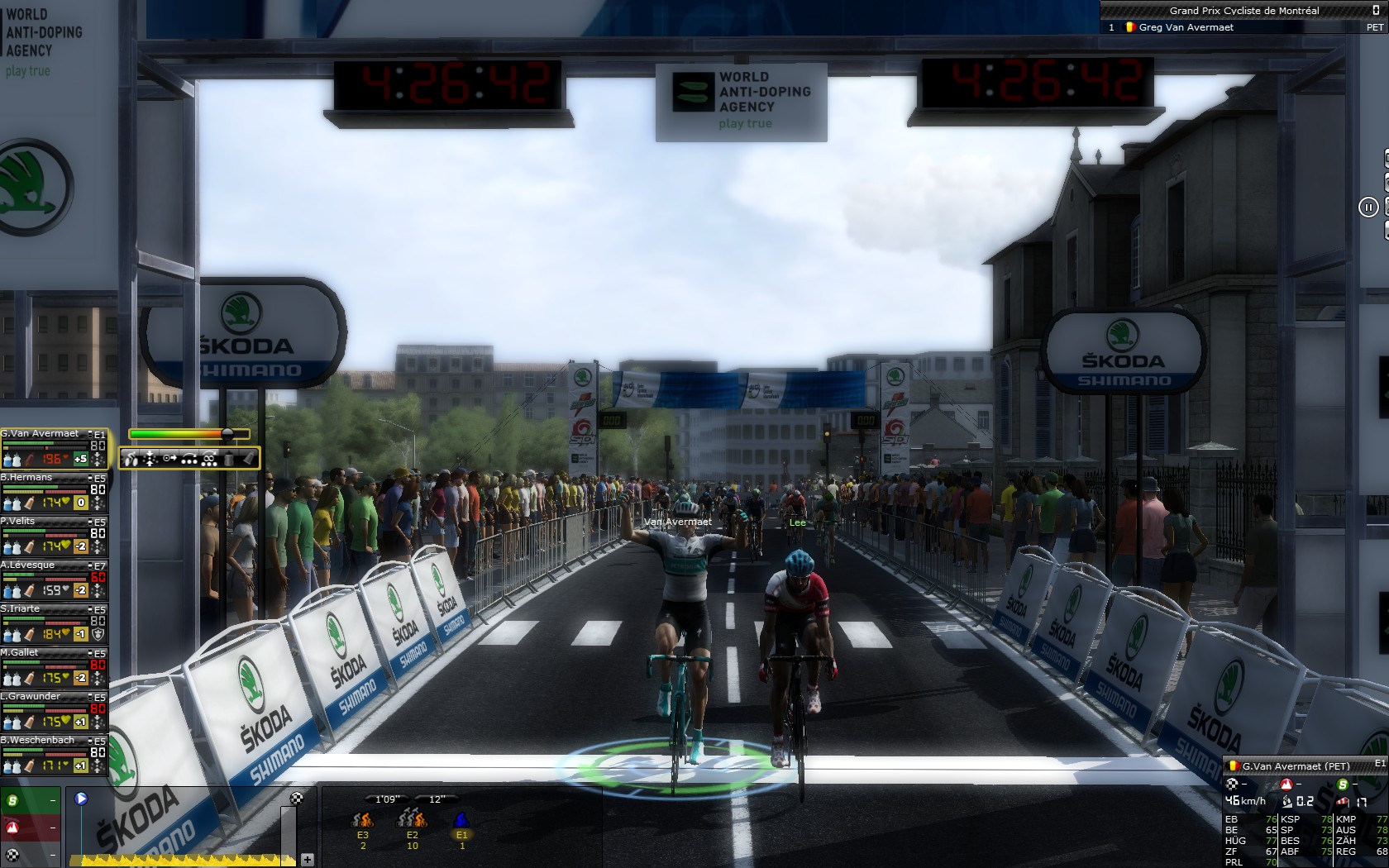This screenshot has width=1389, height=868.
Task: Pause the race simulation
Action: (x=1368, y=207)
